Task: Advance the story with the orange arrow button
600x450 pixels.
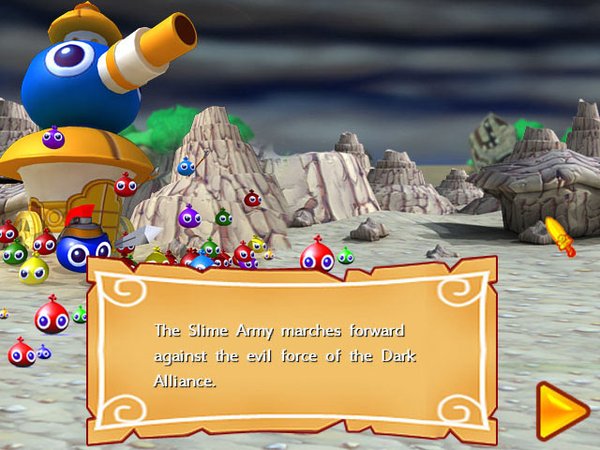Action: tap(562, 410)
